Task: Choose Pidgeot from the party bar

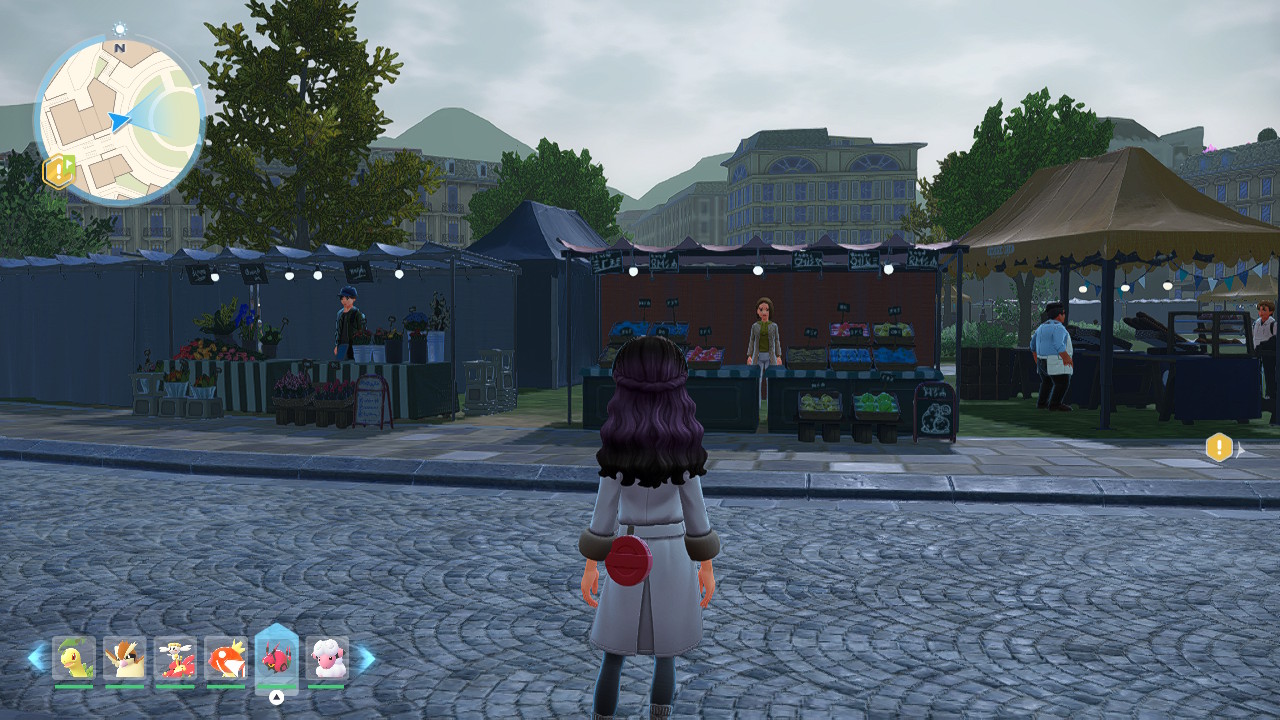Action: pyautogui.click(x=125, y=658)
